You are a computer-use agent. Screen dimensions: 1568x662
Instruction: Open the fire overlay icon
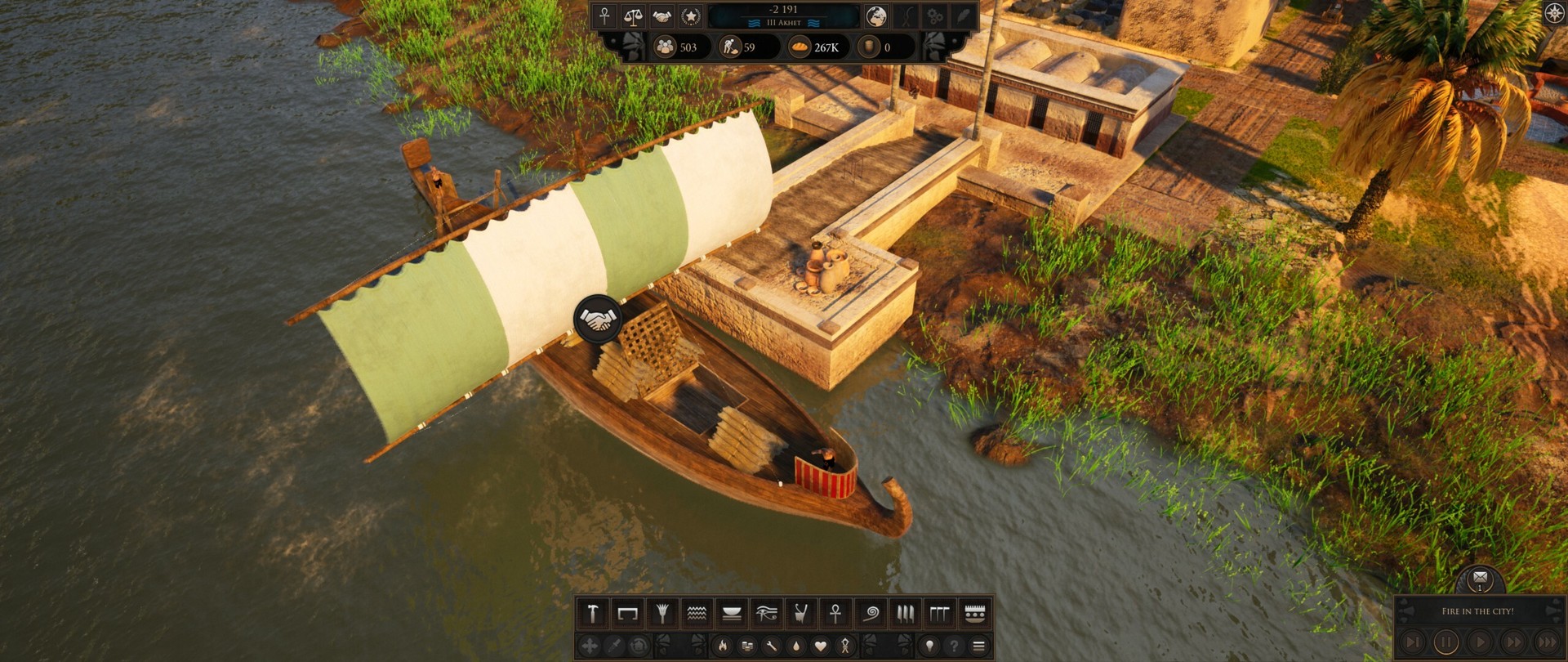pos(724,646)
